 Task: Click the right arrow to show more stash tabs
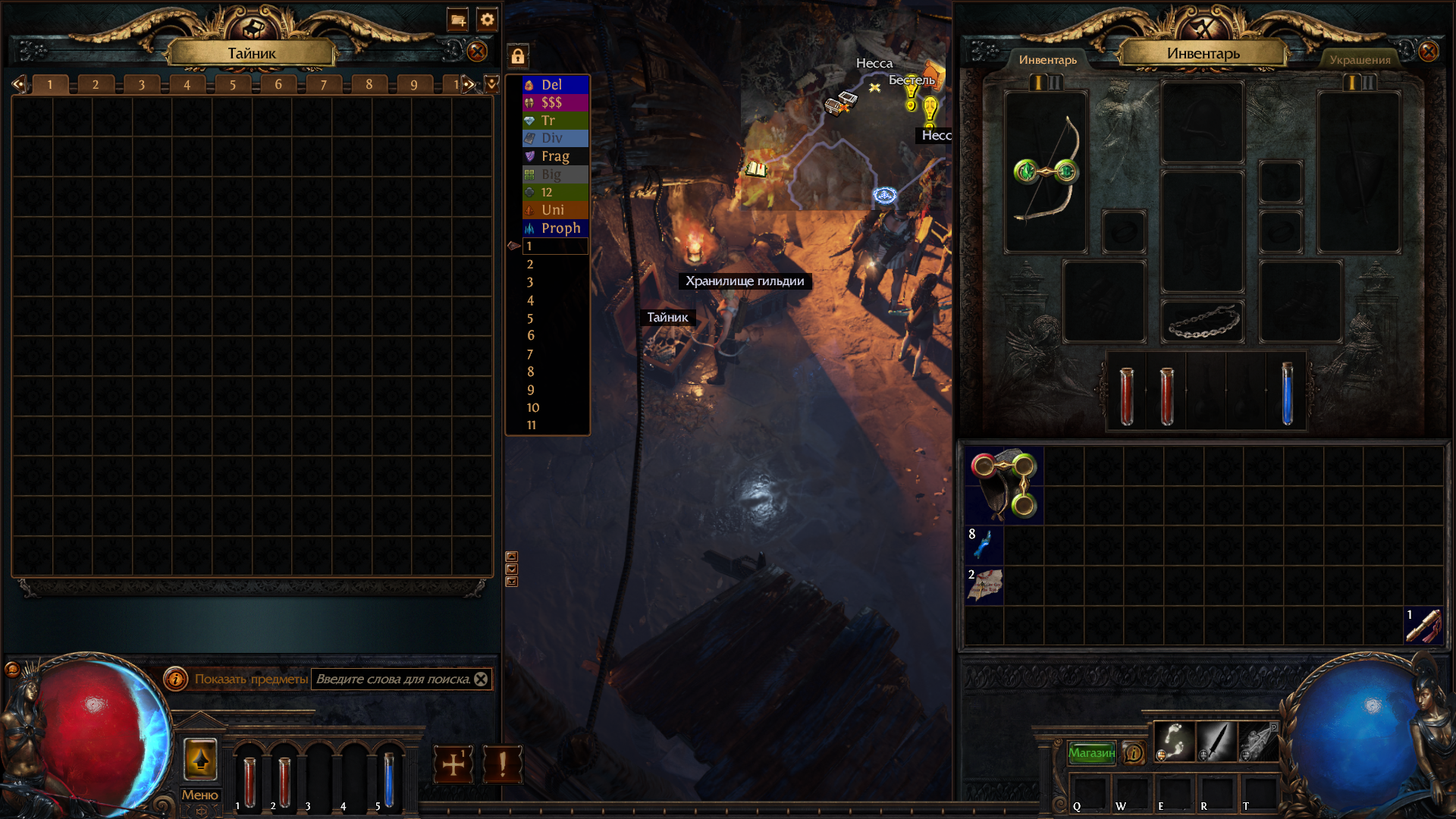[x=469, y=84]
